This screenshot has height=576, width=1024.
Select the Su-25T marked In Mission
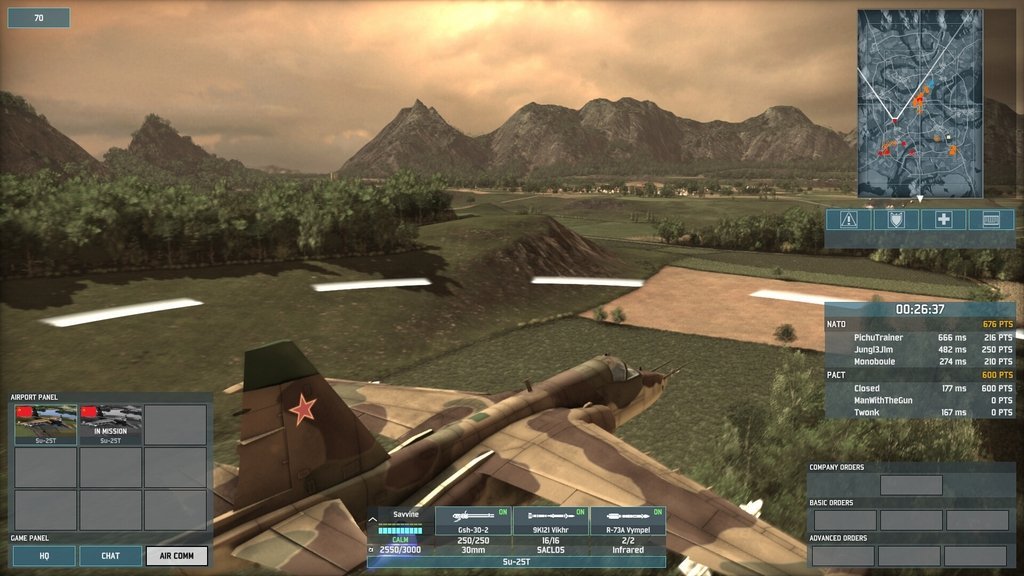pyautogui.click(x=110, y=424)
